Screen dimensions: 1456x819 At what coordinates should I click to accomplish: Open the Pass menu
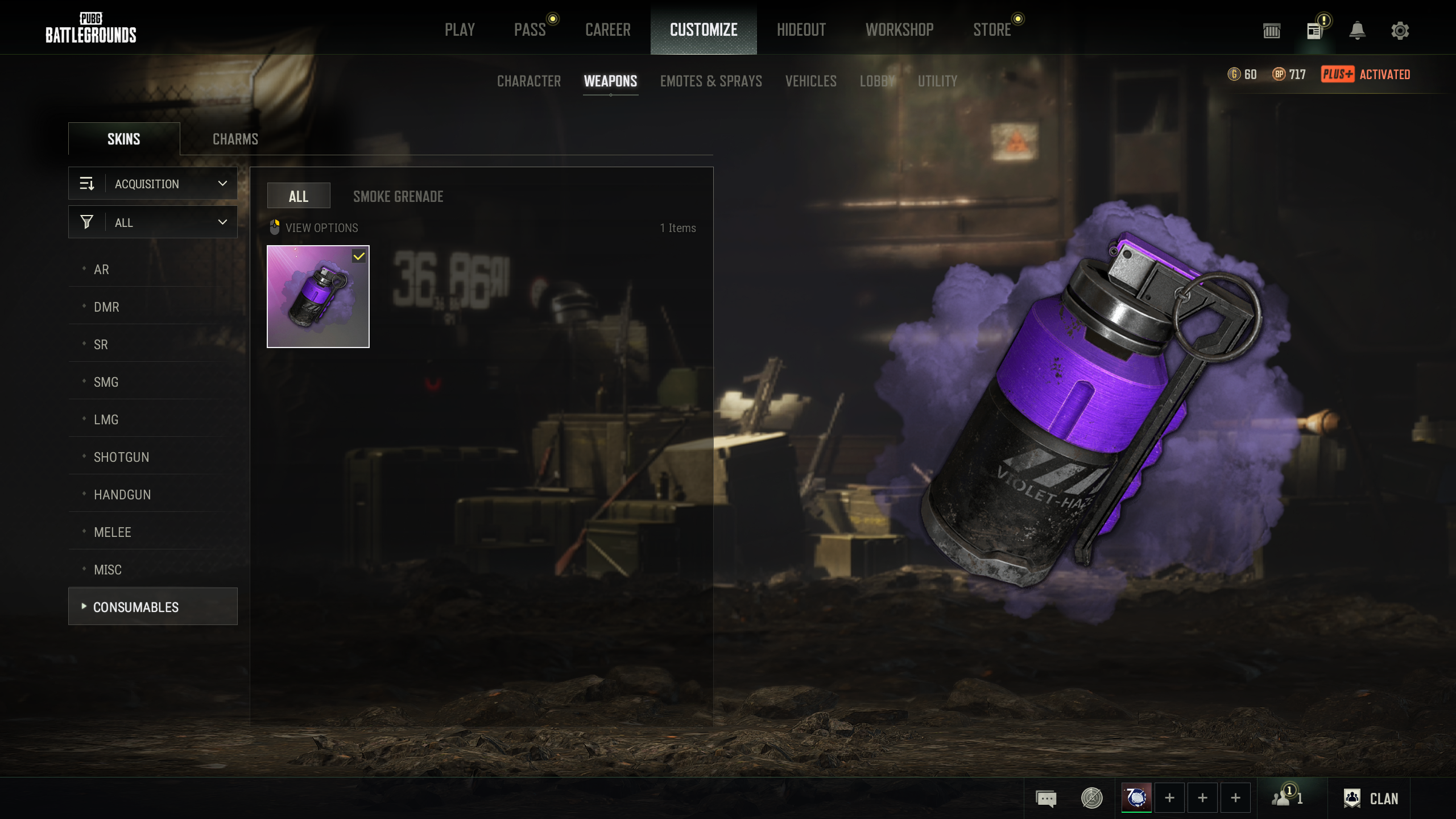click(530, 30)
